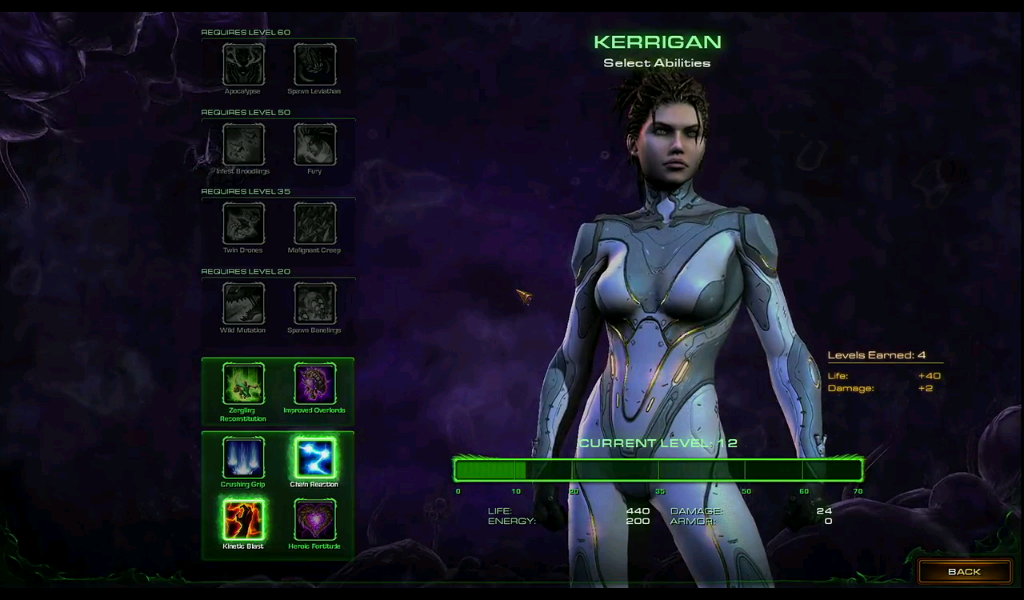Pick the Crushing Grip ability
This screenshot has height=600, width=1024.
(243, 458)
